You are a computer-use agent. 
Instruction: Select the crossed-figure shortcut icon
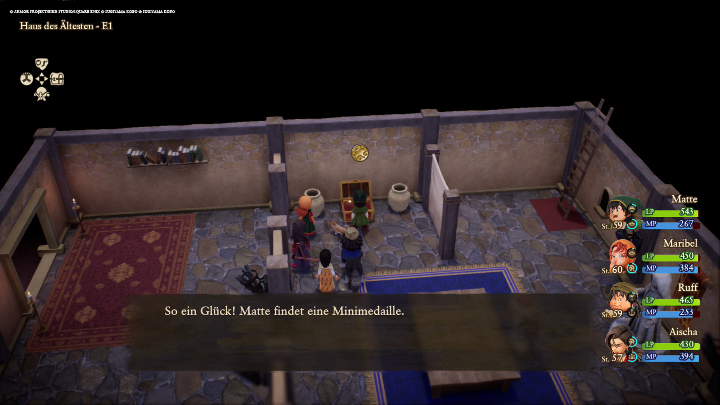(42, 95)
